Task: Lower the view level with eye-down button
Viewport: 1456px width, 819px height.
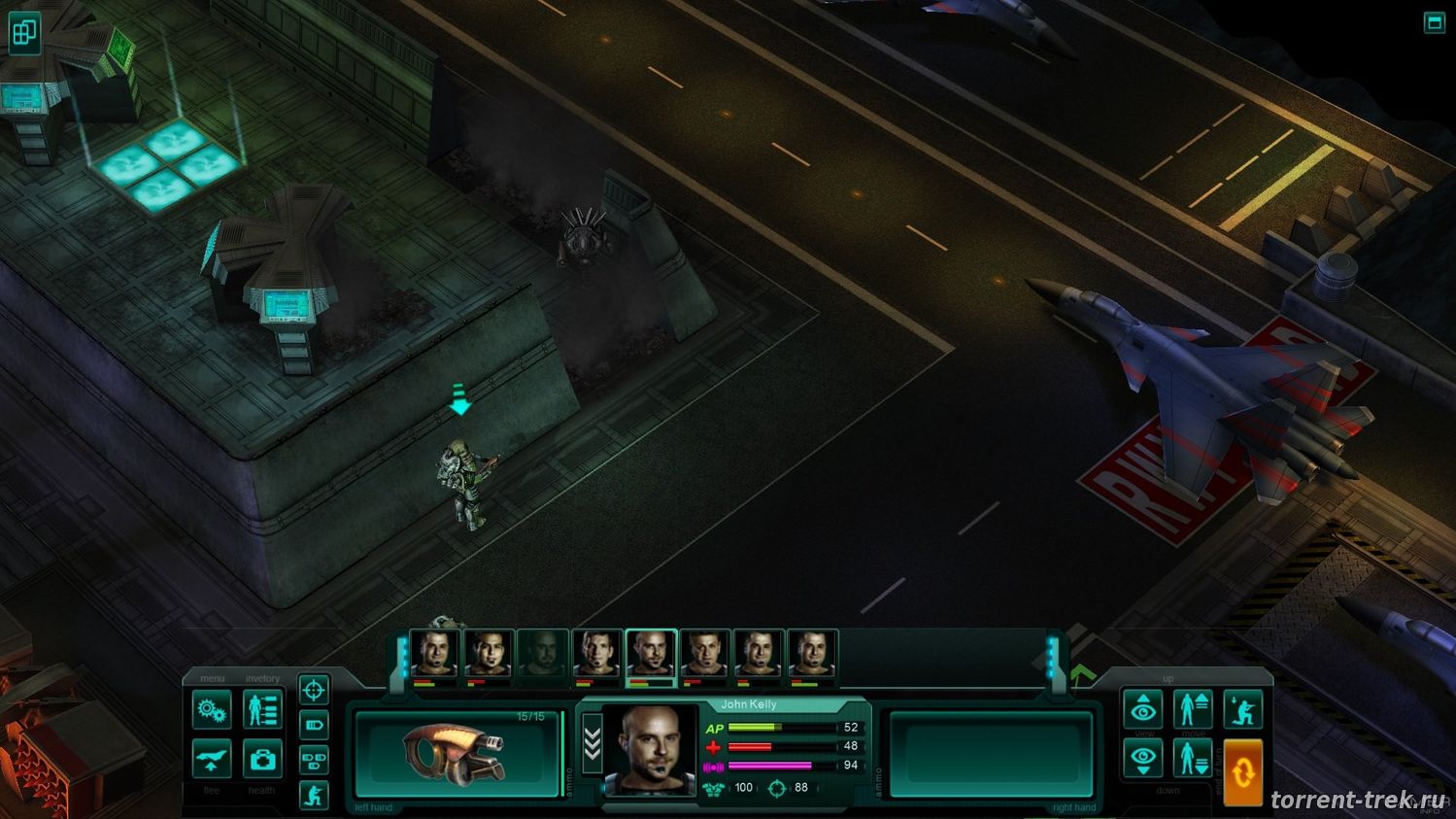Action: [1143, 759]
